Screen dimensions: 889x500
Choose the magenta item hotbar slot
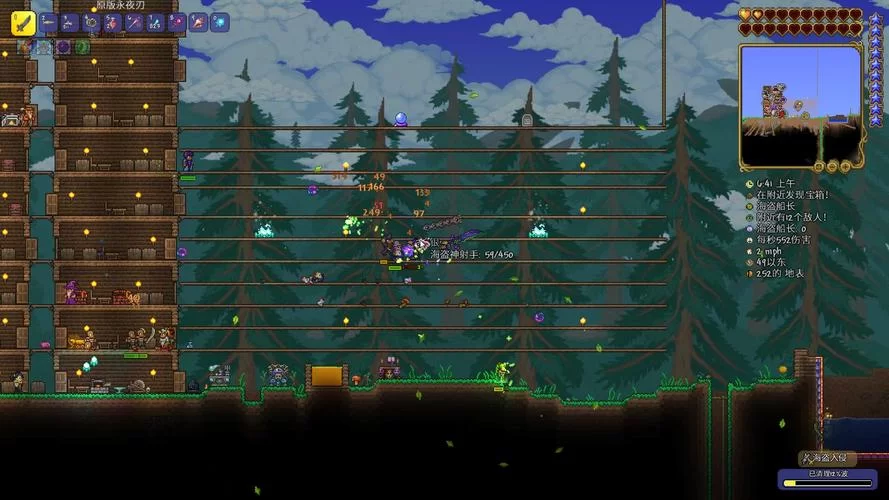click(177, 23)
